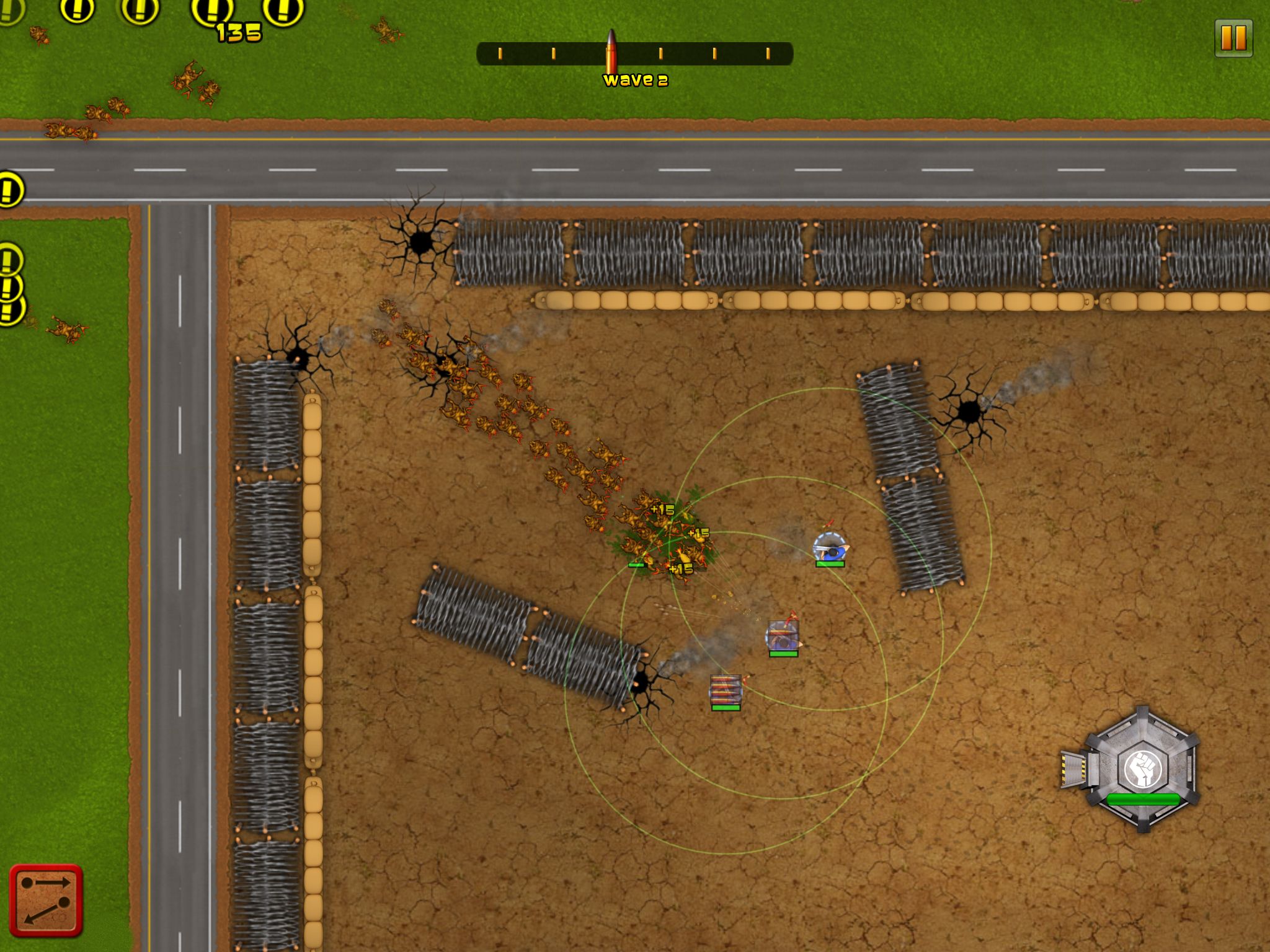Pause the game
The image size is (1270, 952).
click(x=1233, y=38)
